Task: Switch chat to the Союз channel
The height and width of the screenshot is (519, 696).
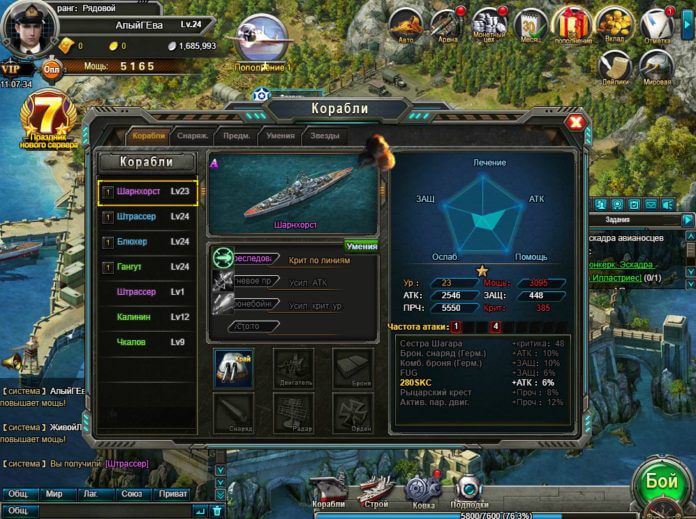Action: 130,494
